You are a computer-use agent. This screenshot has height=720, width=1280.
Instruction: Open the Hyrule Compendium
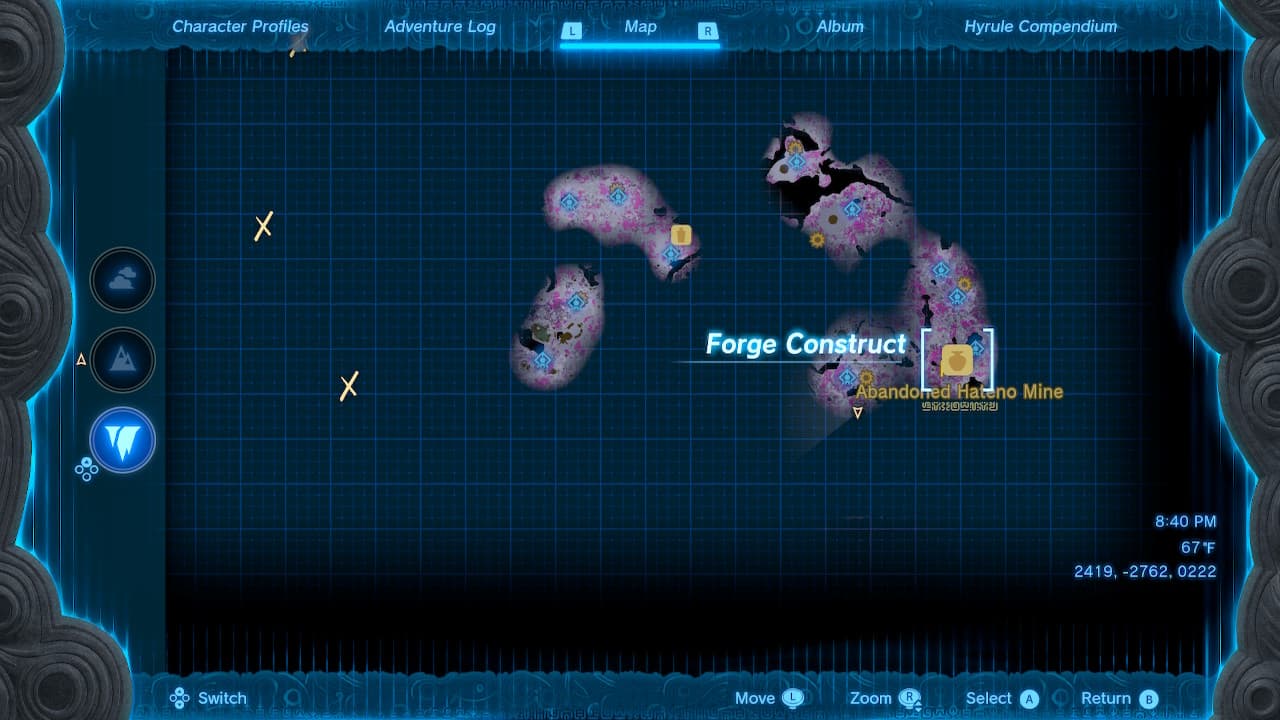pyautogui.click(x=1040, y=27)
